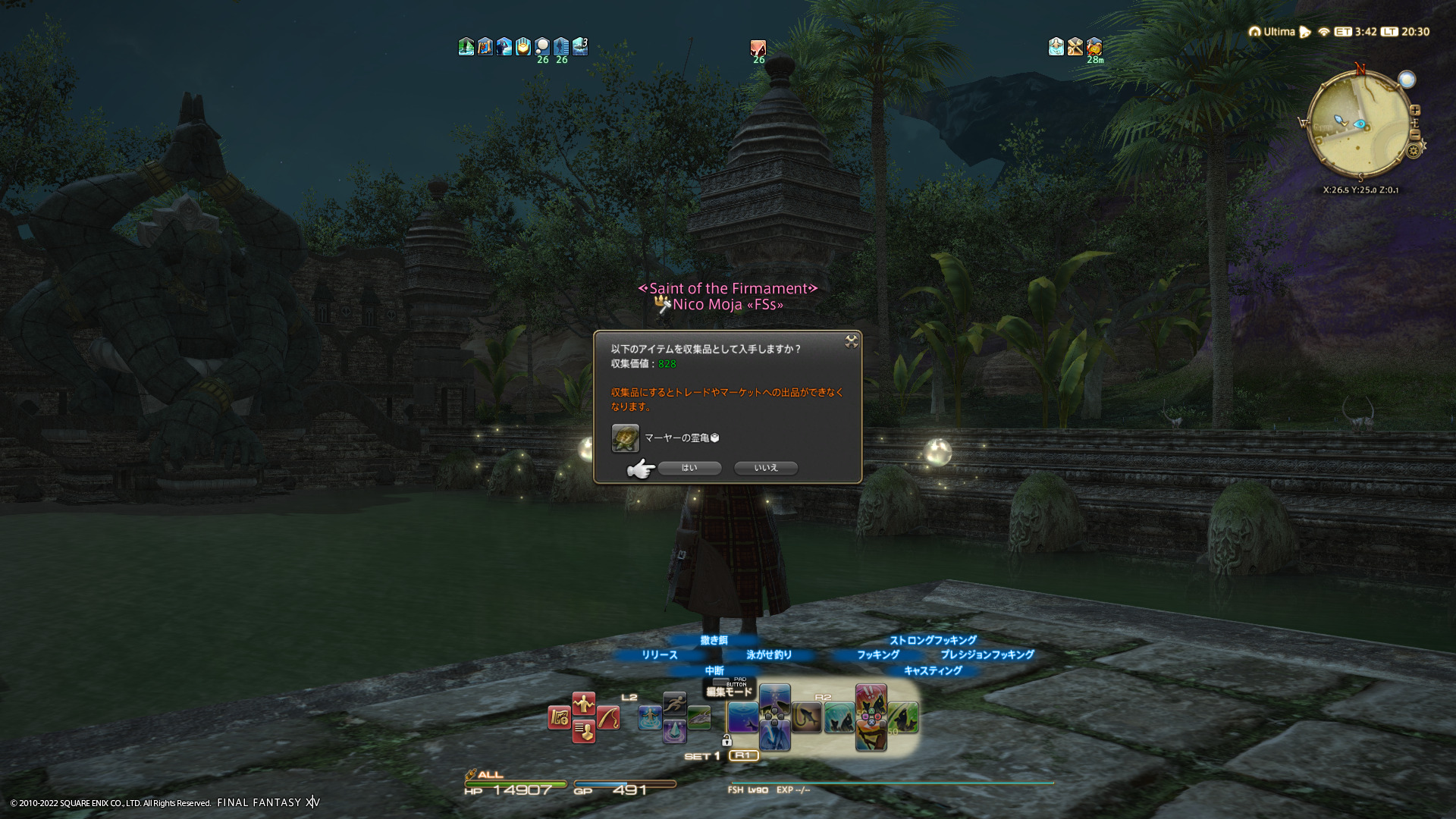Close the collectable confirmation dialog
Screen dimensions: 1456x819
coord(852,342)
